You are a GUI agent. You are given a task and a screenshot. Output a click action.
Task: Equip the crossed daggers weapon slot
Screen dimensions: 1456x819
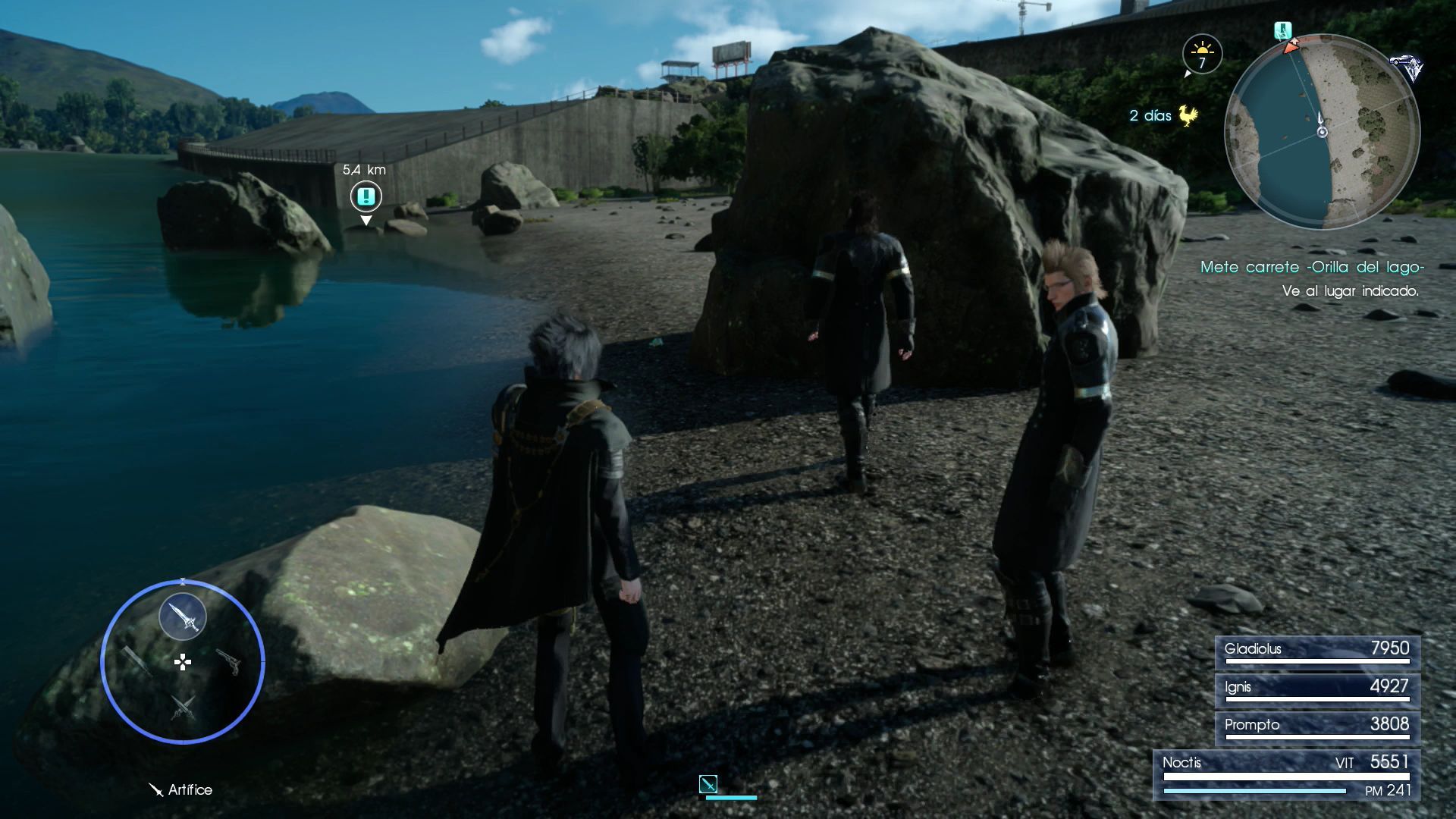click(182, 707)
